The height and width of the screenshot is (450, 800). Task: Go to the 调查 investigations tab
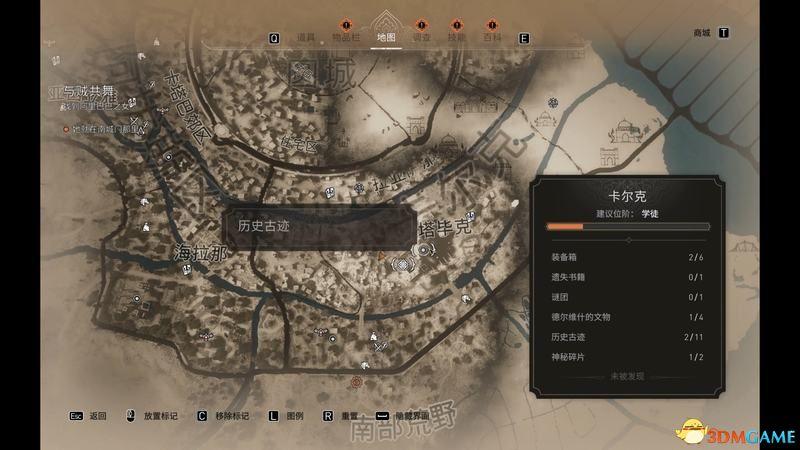click(420, 38)
